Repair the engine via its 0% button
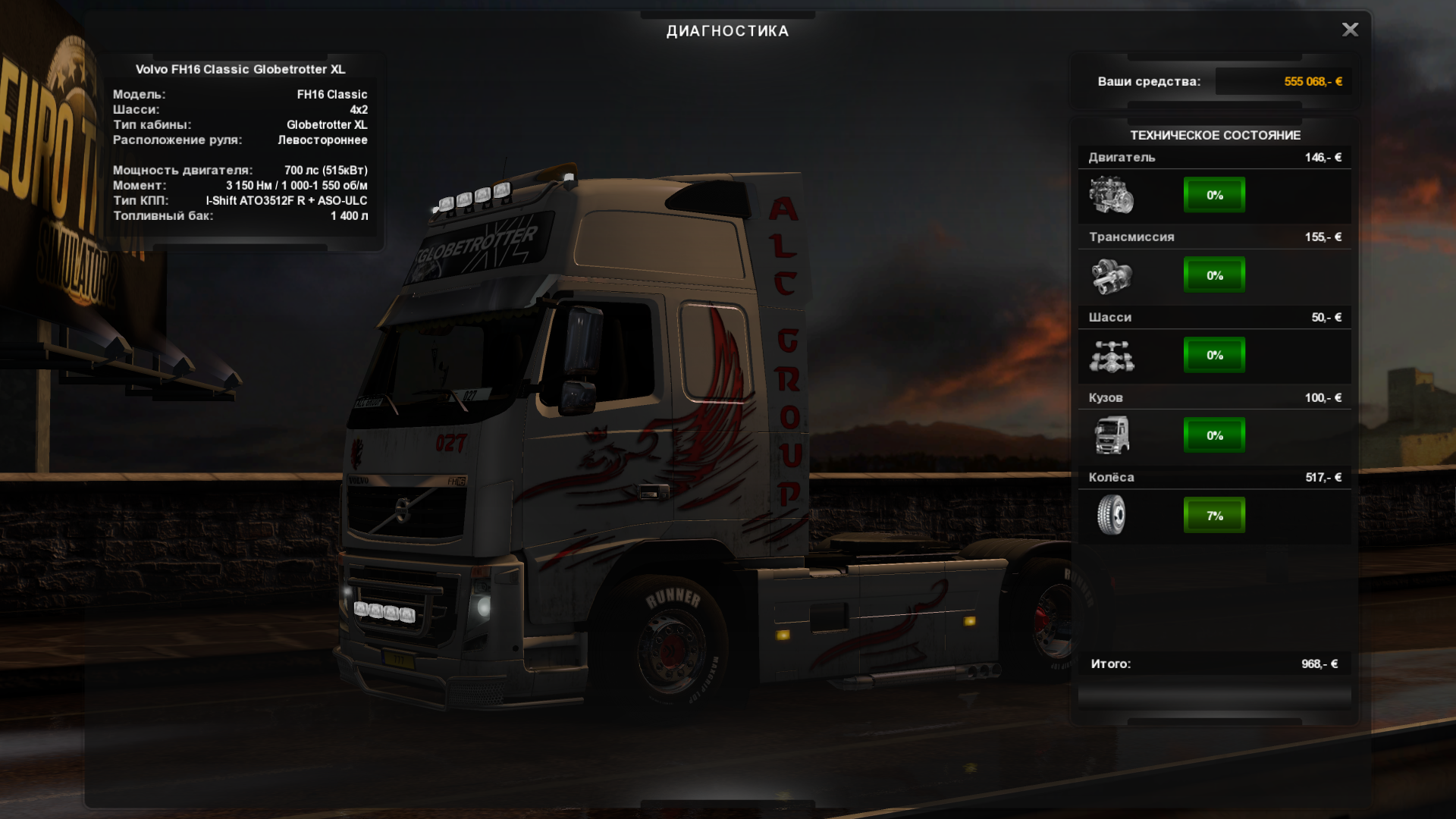 click(1214, 195)
